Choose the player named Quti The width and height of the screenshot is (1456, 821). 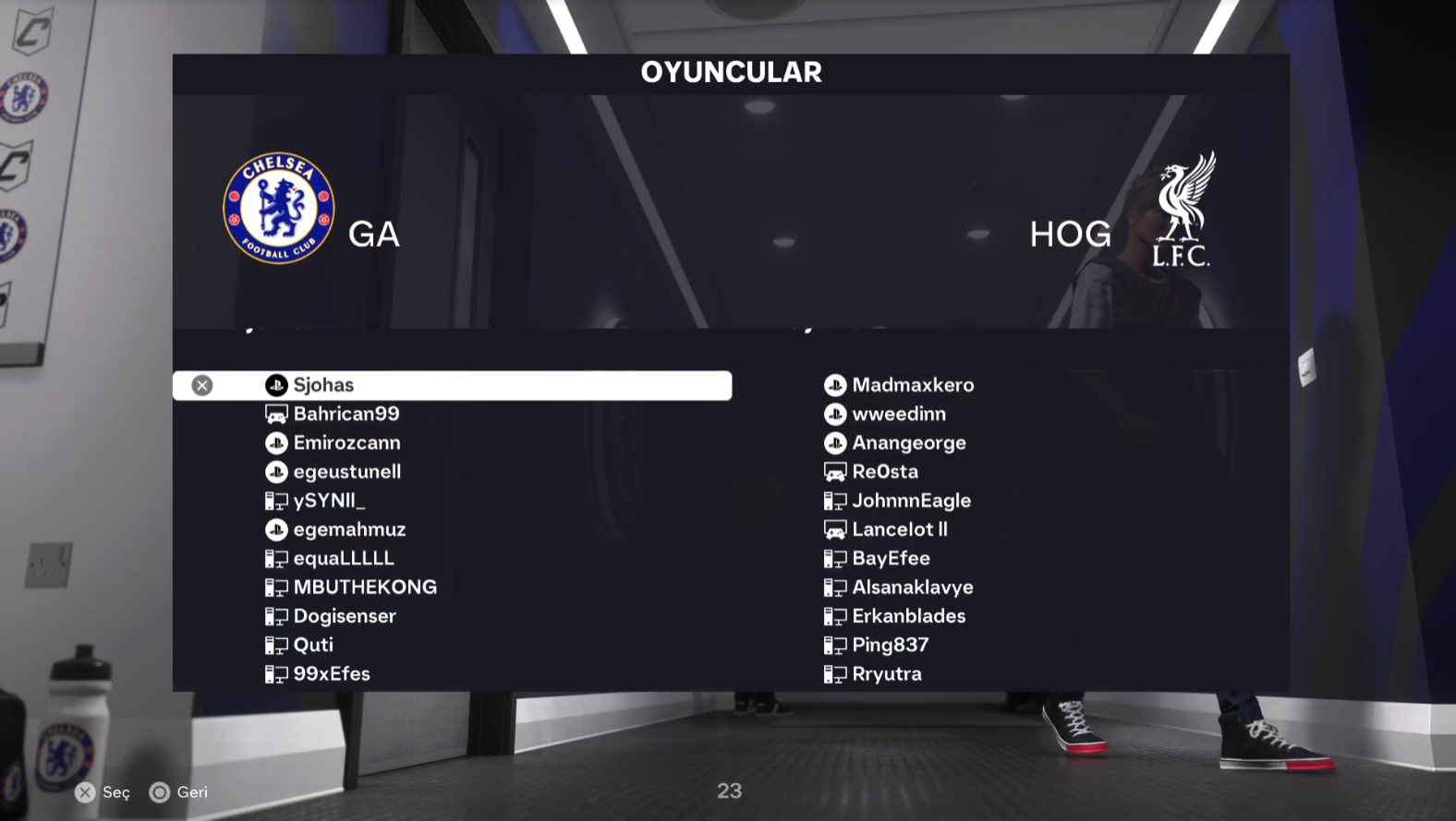click(313, 645)
